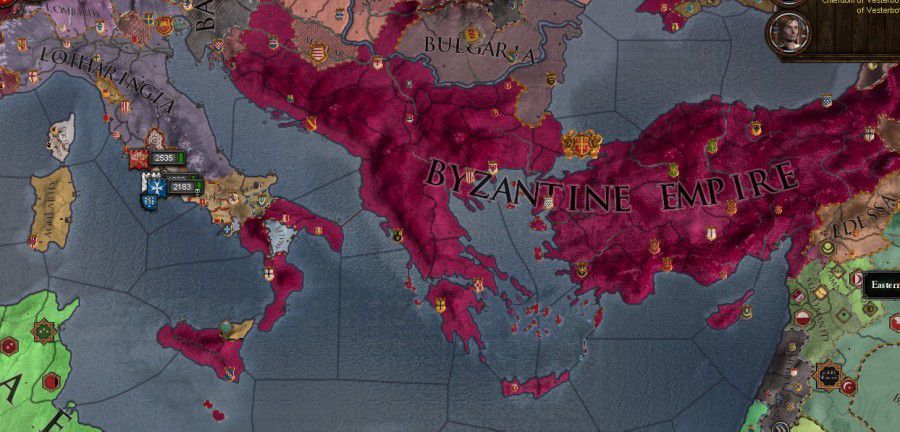Select the army with 2535 troops
The width and height of the screenshot is (900, 432).
164,158
